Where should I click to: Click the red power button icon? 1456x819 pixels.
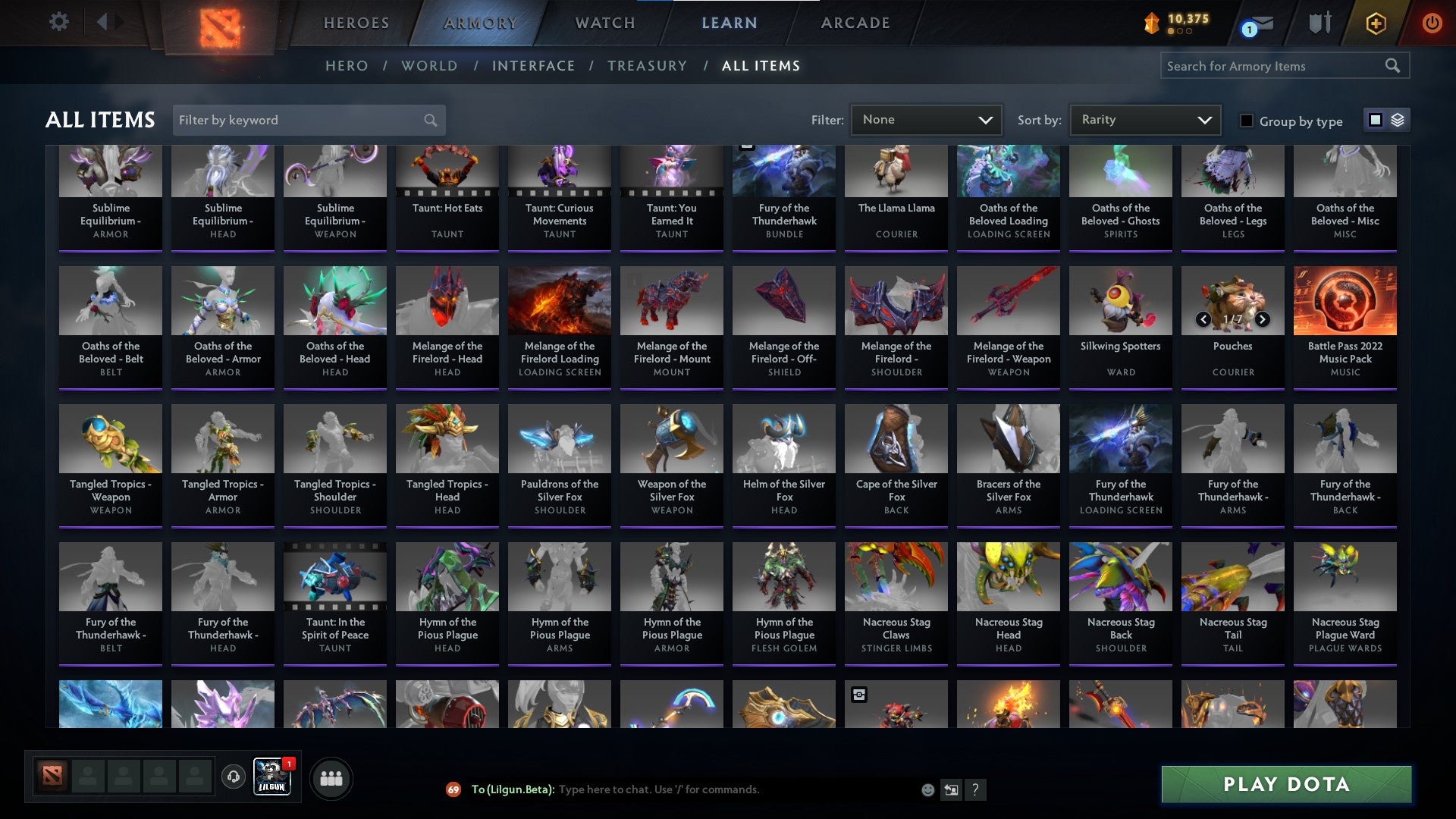tap(1432, 23)
